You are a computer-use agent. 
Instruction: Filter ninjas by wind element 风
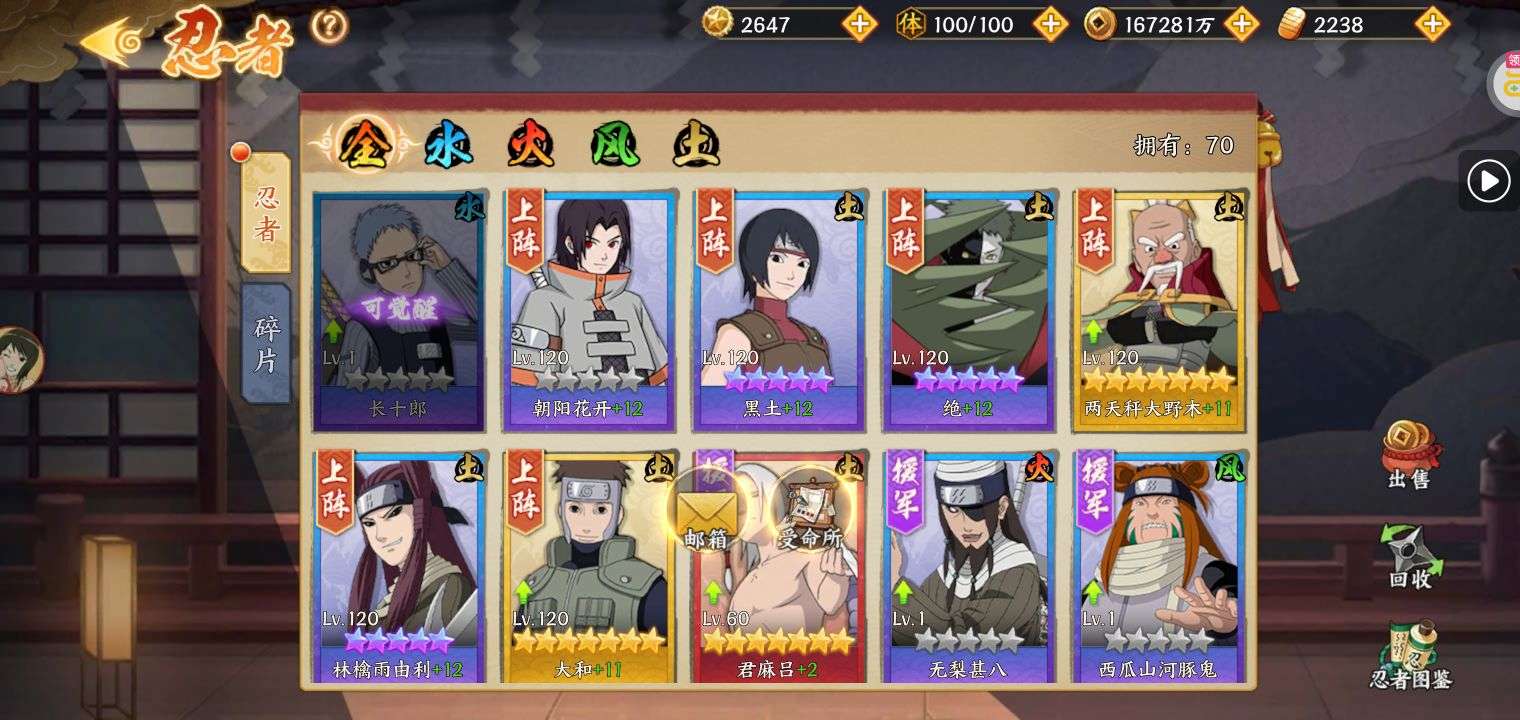614,147
